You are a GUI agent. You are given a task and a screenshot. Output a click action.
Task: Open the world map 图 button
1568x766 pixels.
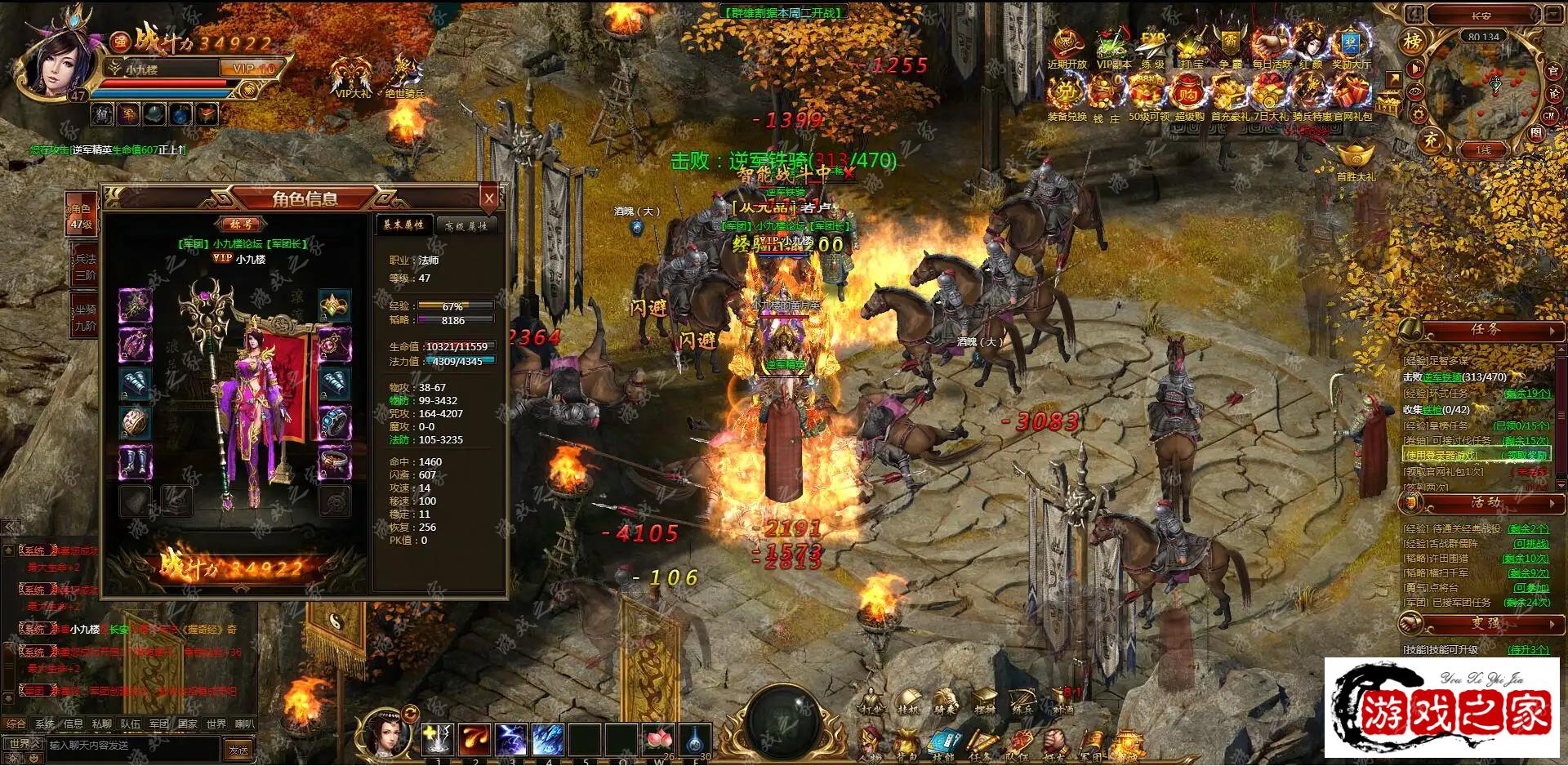coord(1536,133)
